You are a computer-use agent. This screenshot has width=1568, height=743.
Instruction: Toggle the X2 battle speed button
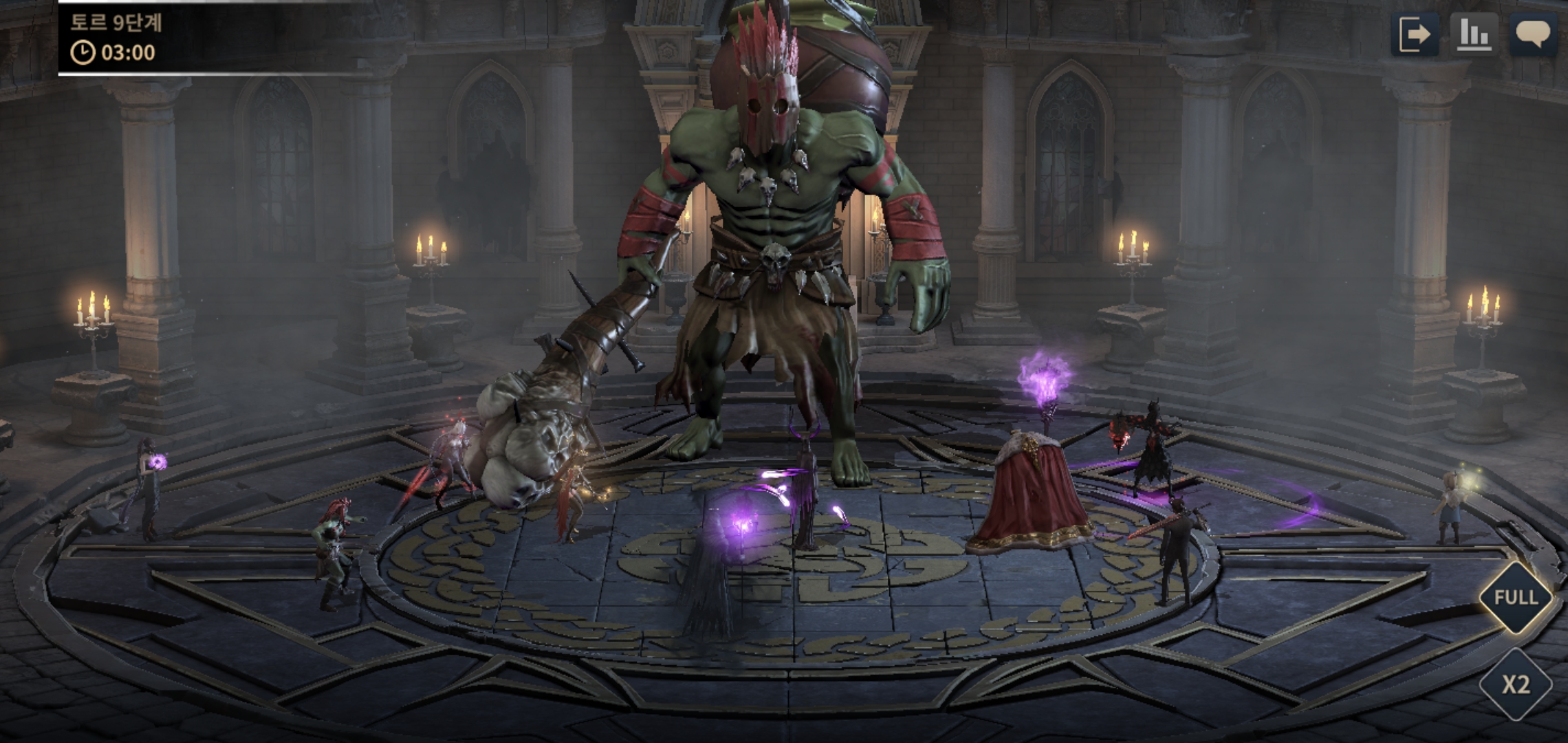[x=1515, y=685]
